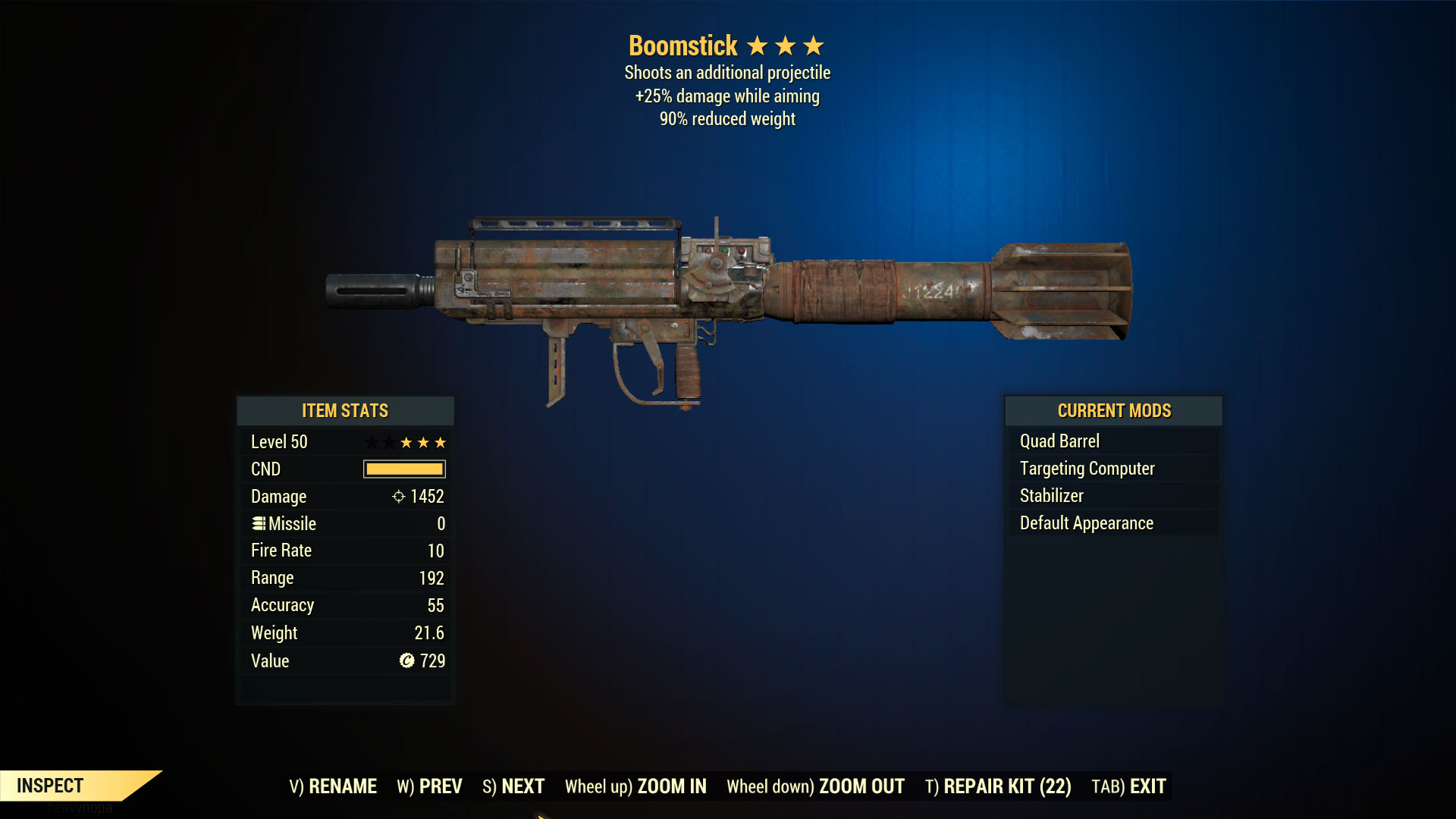This screenshot has height=819, width=1456.
Task: Toggle the Targeting Computer mod
Action: point(1087,468)
